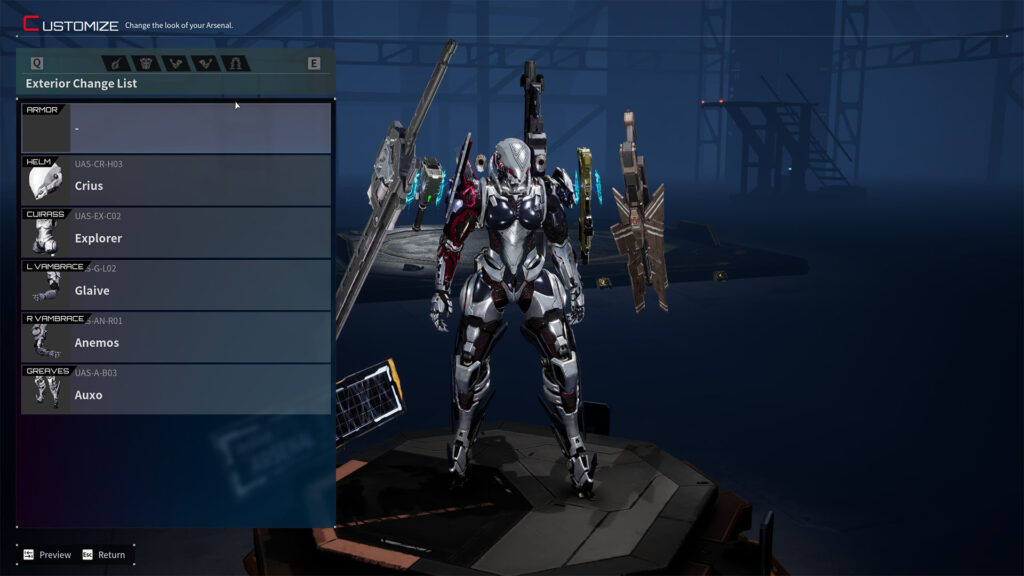Select the empty Armor row
Image resolution: width=1024 pixels, height=576 pixels.
[176, 128]
